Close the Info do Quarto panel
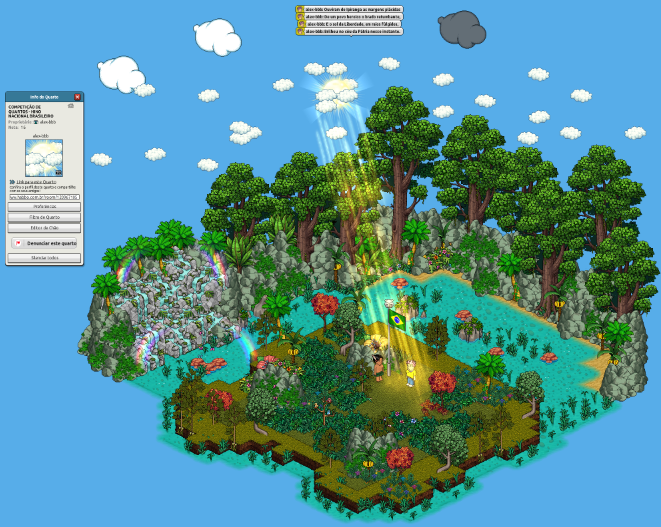661x527 pixels. point(77,96)
